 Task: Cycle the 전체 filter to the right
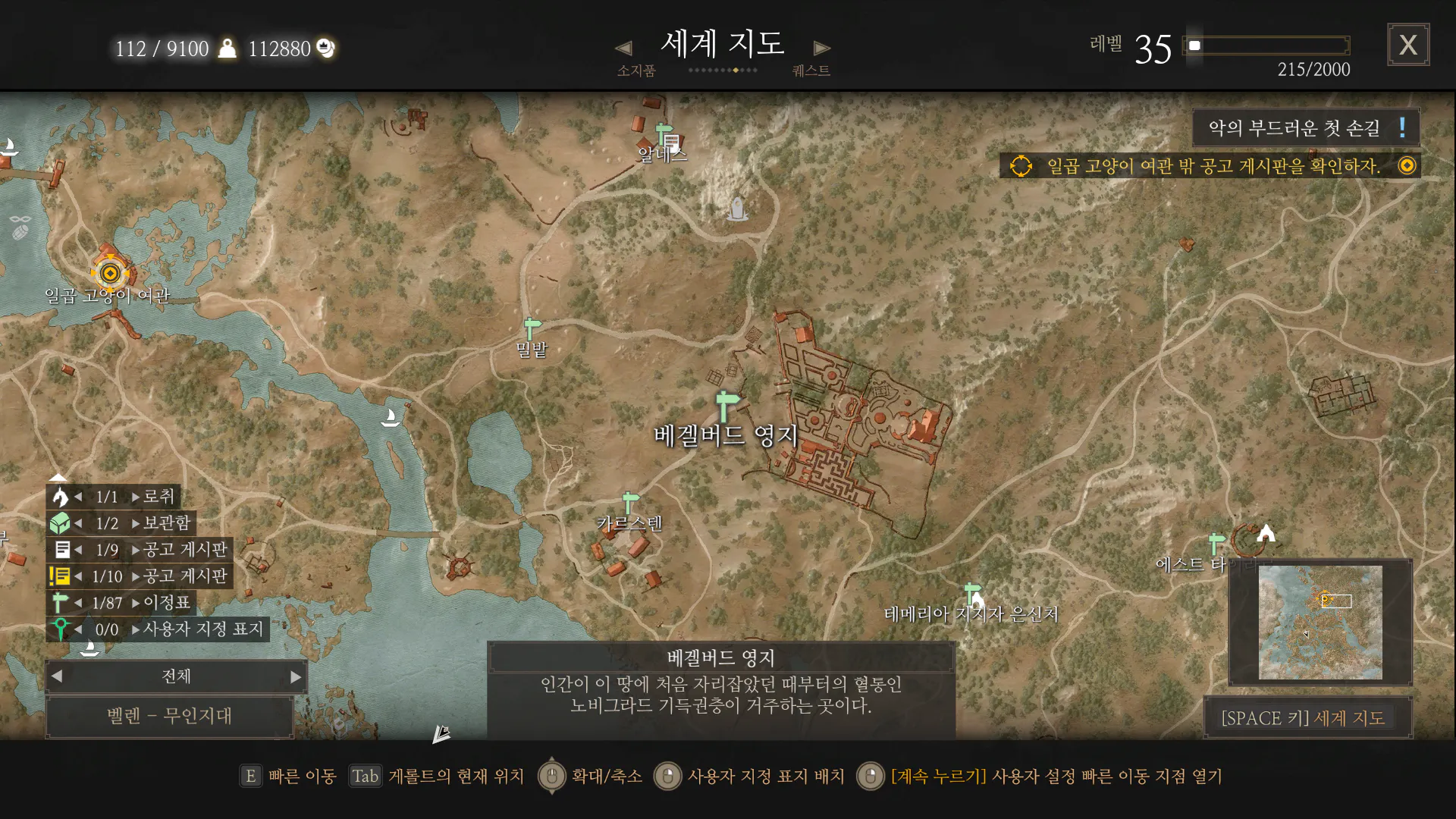point(296,676)
